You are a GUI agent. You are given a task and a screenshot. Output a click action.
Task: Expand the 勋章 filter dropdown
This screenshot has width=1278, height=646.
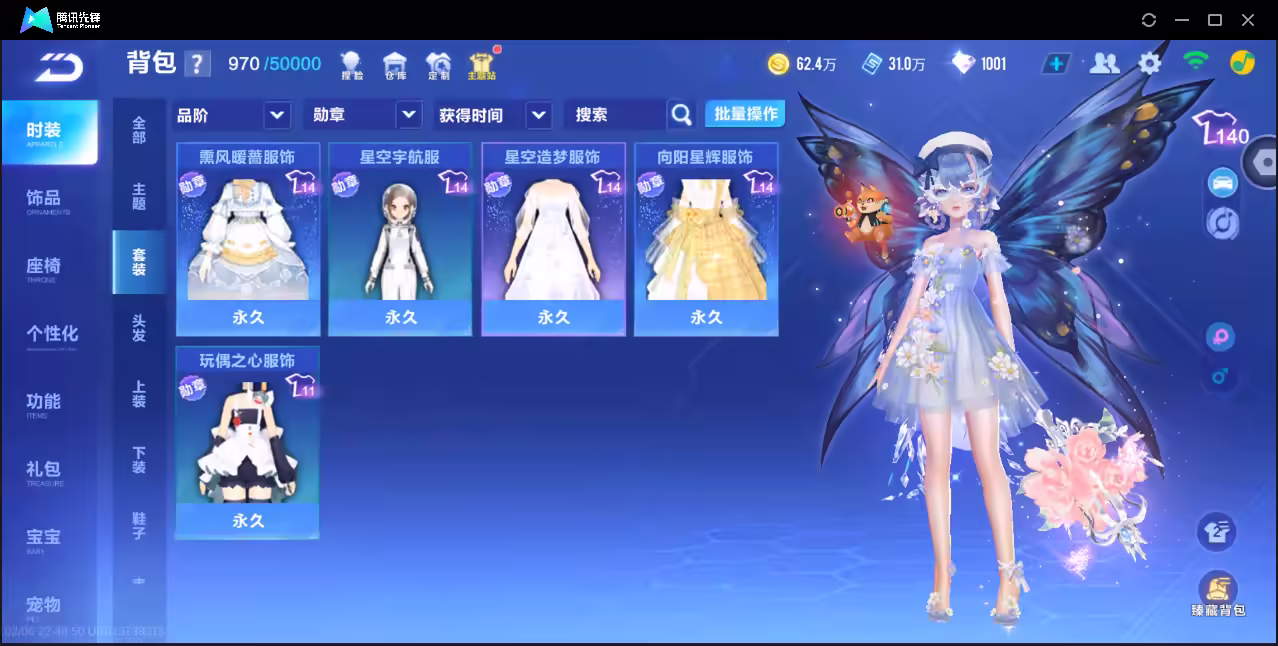pyautogui.click(x=361, y=115)
